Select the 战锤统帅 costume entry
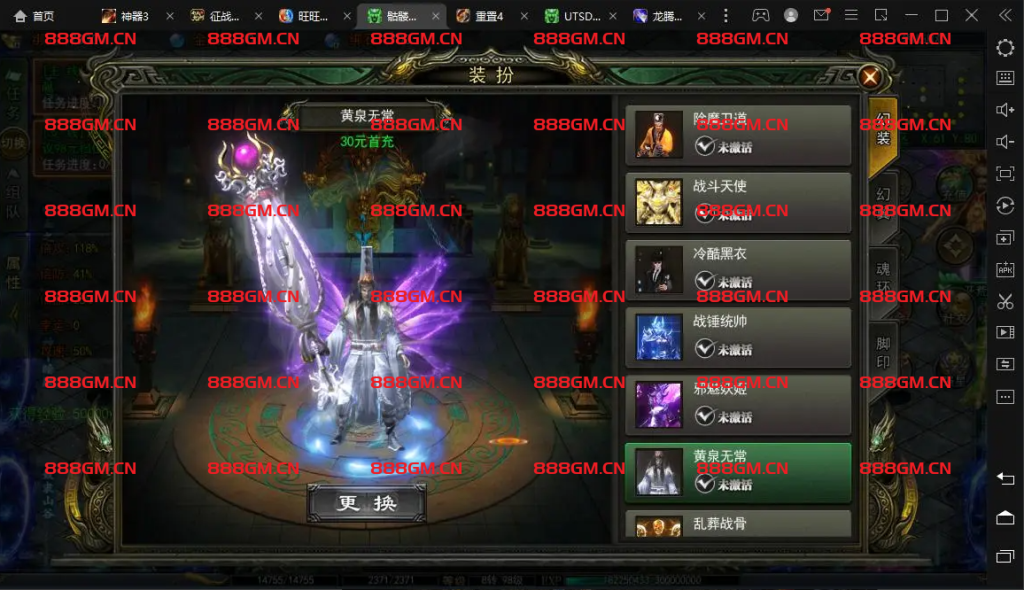Image resolution: width=1024 pixels, height=590 pixels. (738, 337)
